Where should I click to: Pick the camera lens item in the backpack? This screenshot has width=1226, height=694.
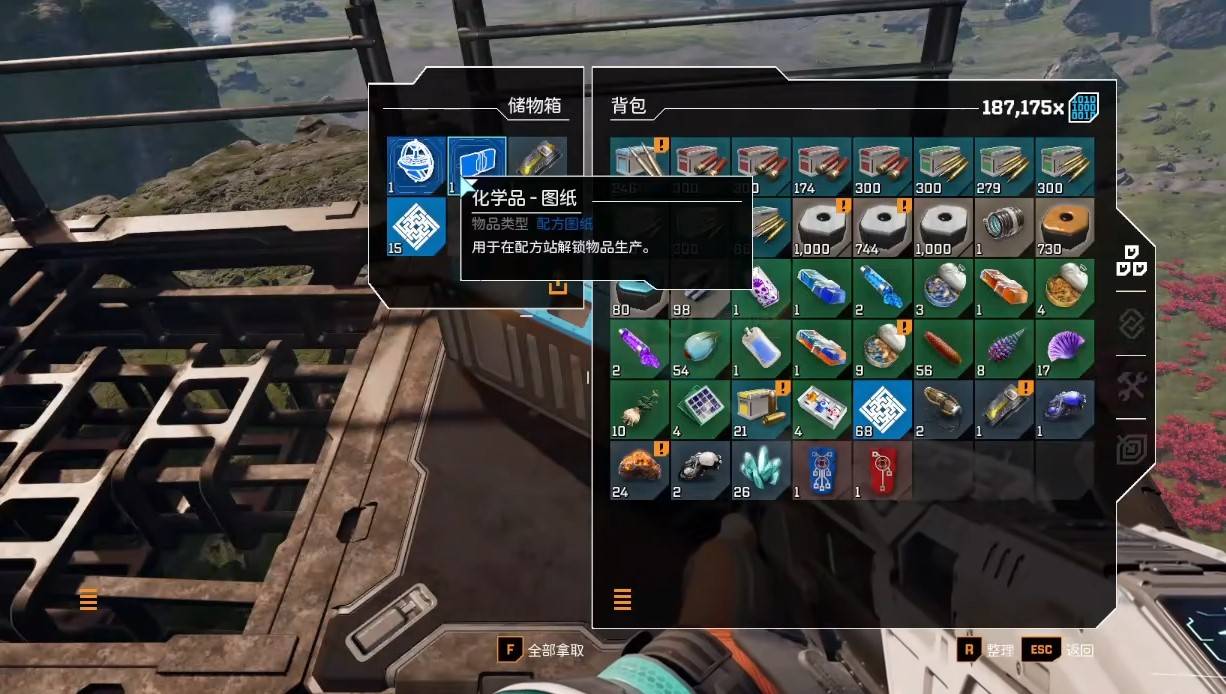(1004, 226)
